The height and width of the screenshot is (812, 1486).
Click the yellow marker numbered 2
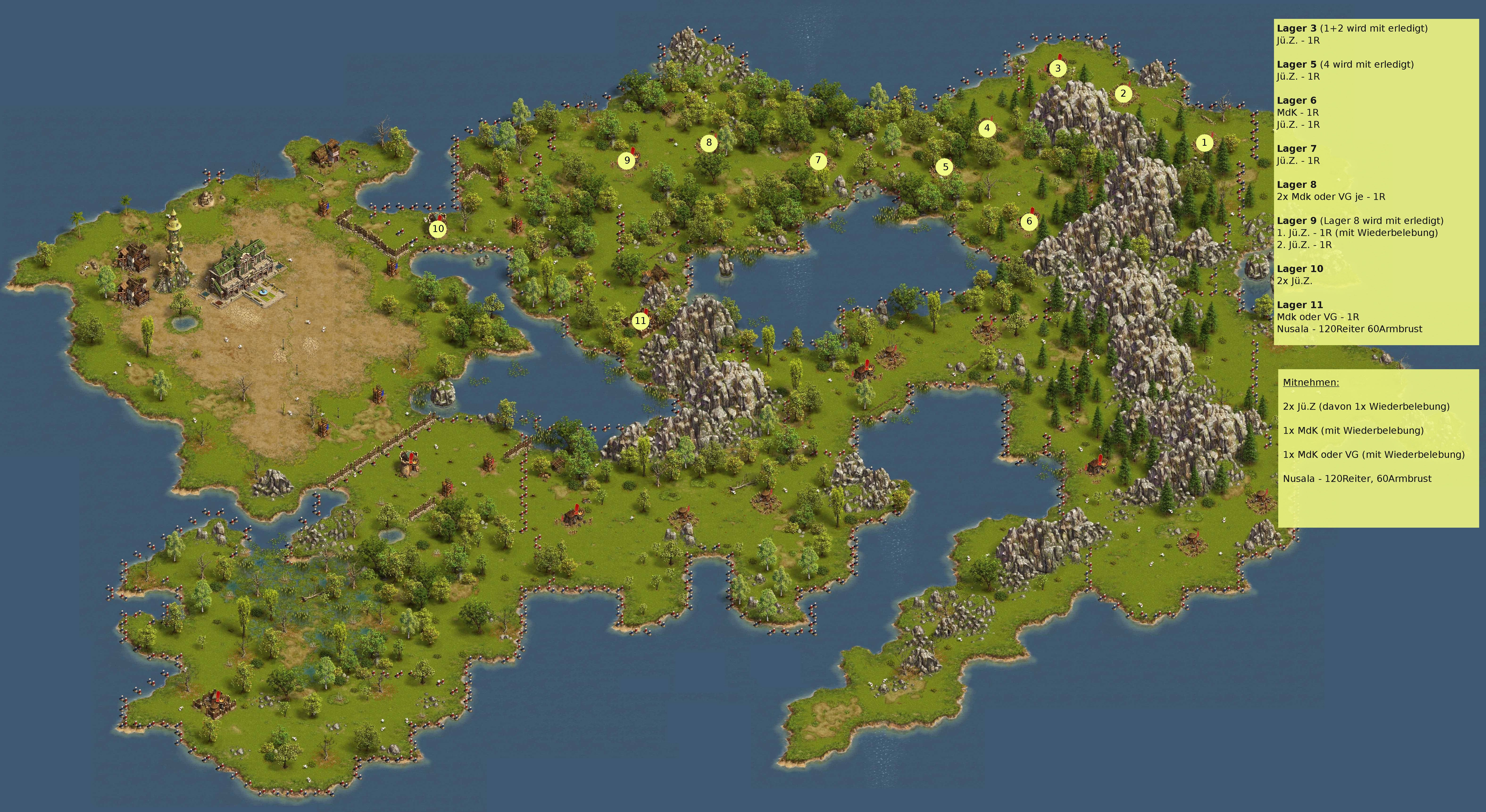[1123, 93]
